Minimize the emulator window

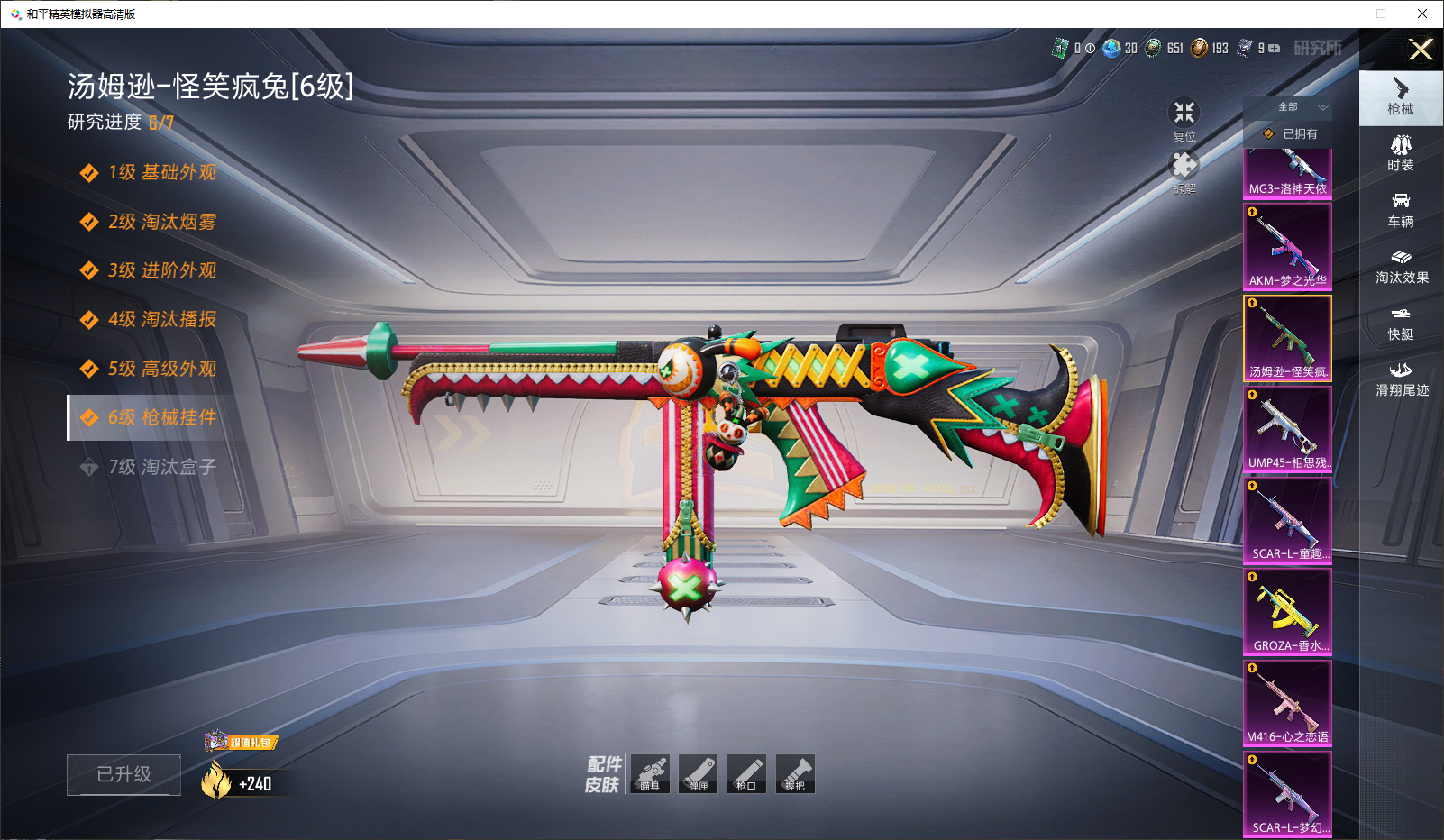pos(1340,14)
